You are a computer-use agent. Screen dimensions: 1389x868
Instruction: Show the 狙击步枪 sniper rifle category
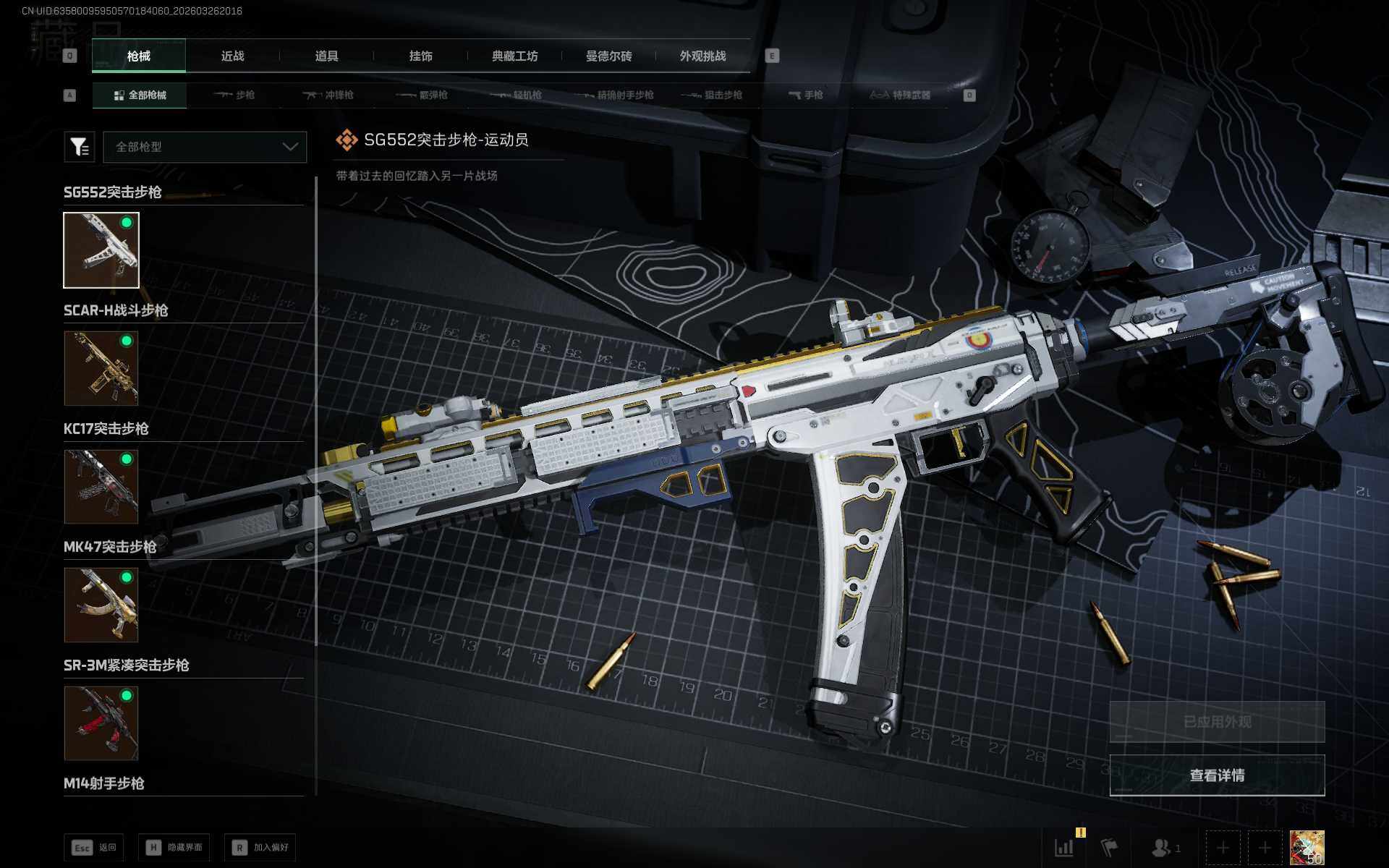point(713,95)
